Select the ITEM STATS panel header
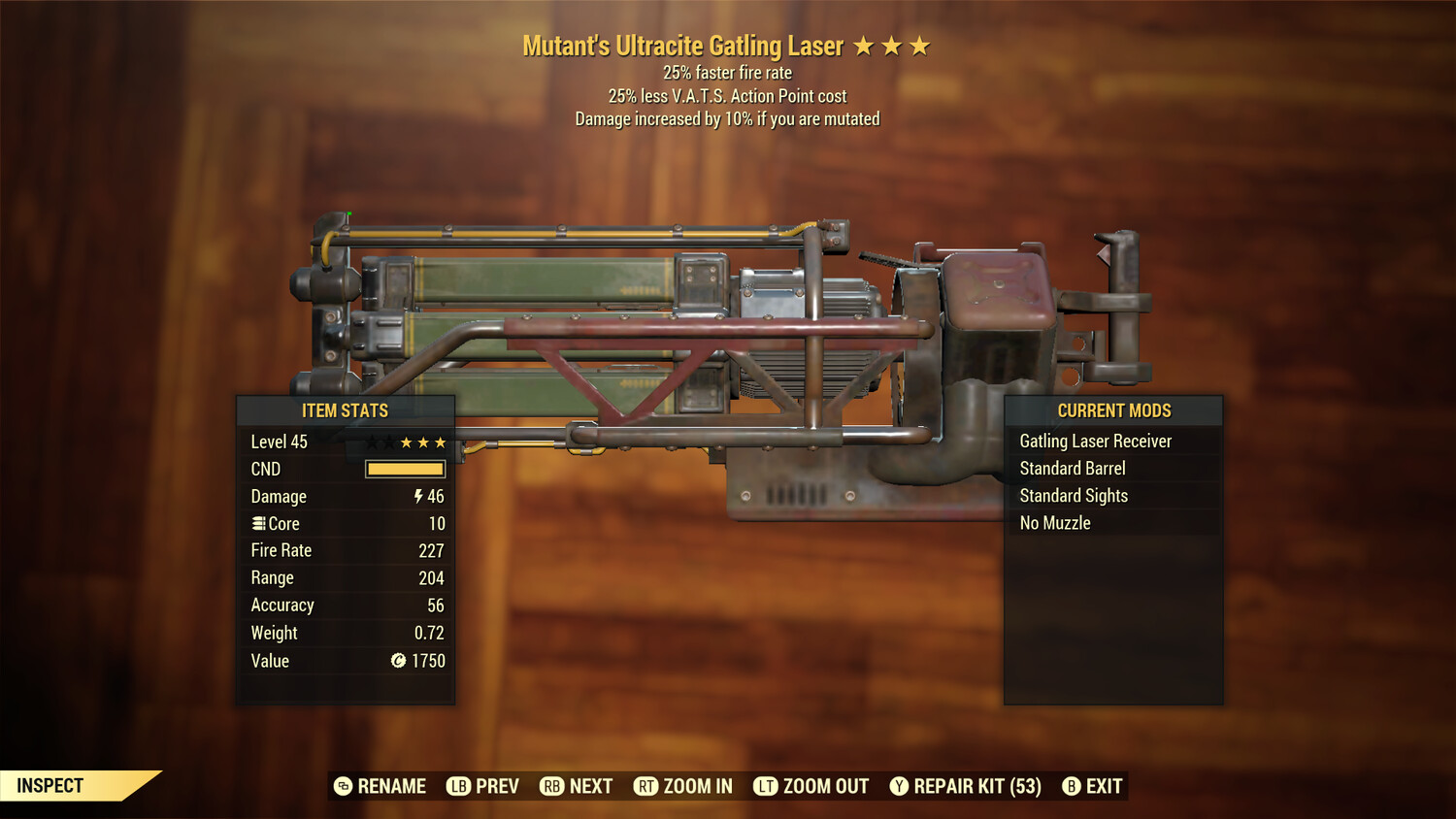This screenshot has width=1456, height=819. [x=346, y=409]
